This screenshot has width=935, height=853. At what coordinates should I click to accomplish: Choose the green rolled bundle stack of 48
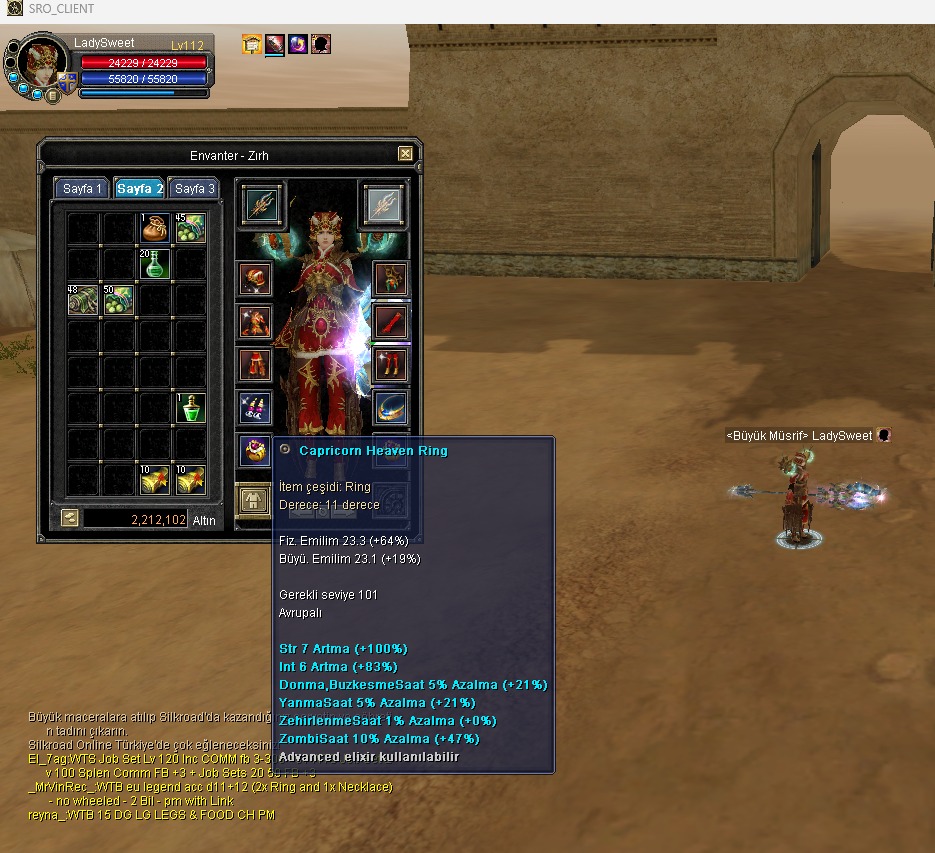pyautogui.click(x=83, y=300)
